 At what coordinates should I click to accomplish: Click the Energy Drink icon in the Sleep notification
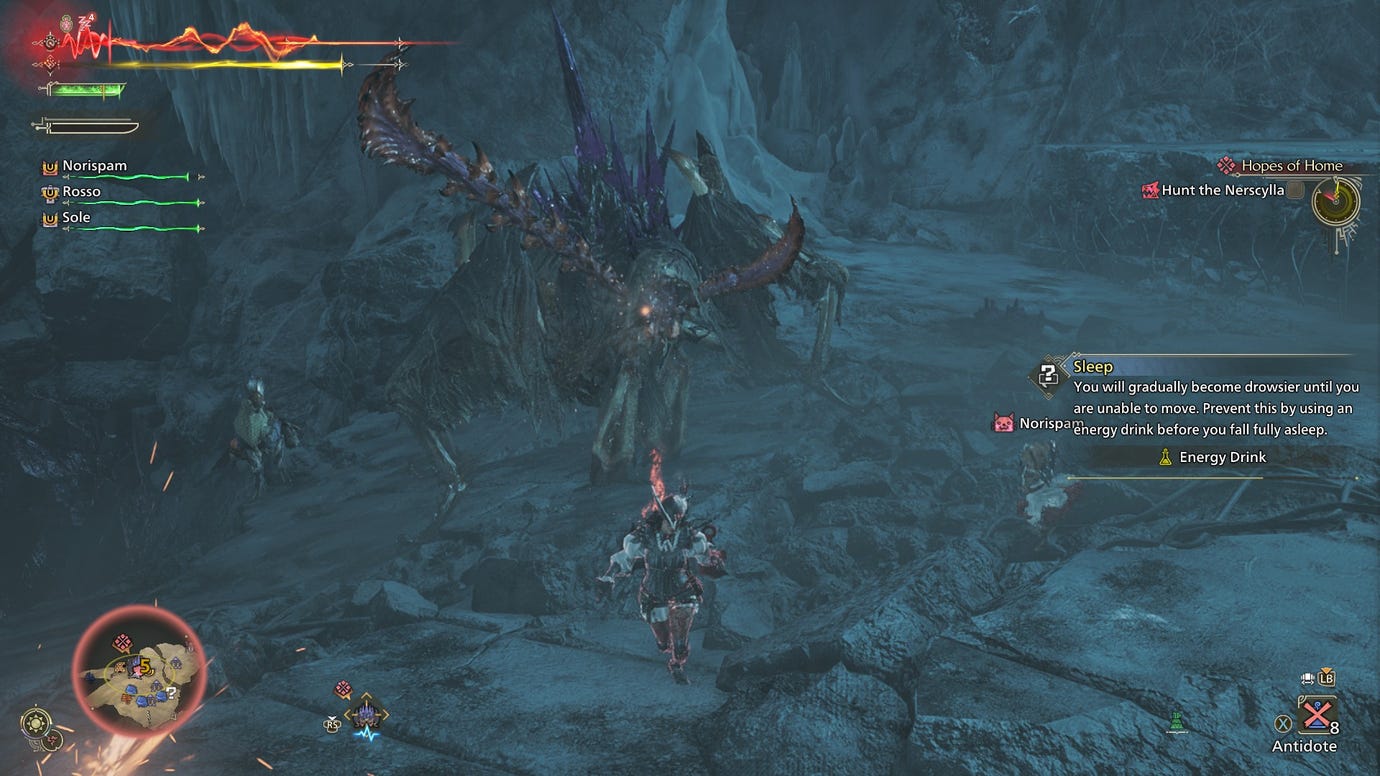[1165, 457]
